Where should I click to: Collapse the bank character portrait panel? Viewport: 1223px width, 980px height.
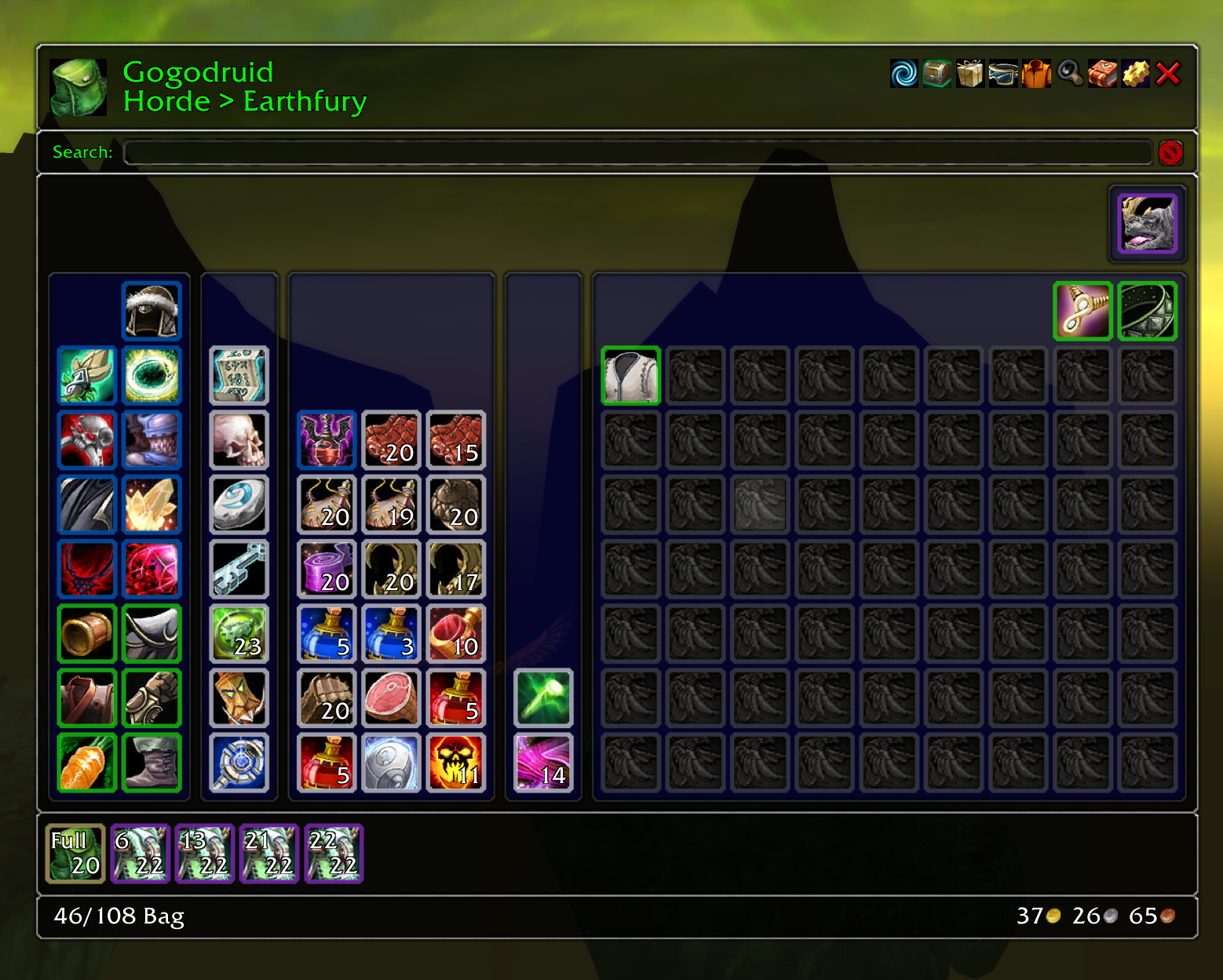tap(1146, 224)
